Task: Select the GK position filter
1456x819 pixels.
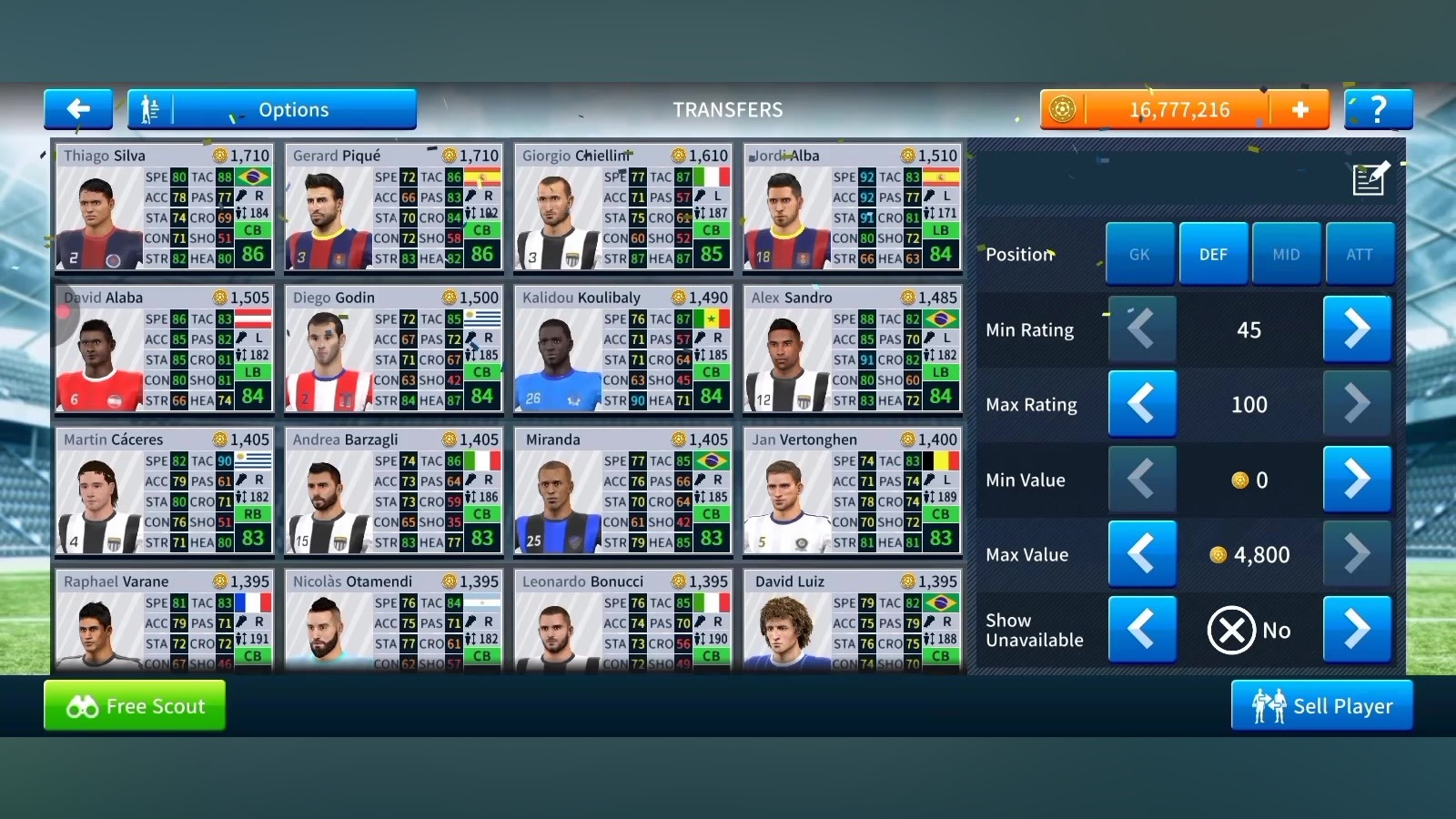Action: (x=1139, y=254)
